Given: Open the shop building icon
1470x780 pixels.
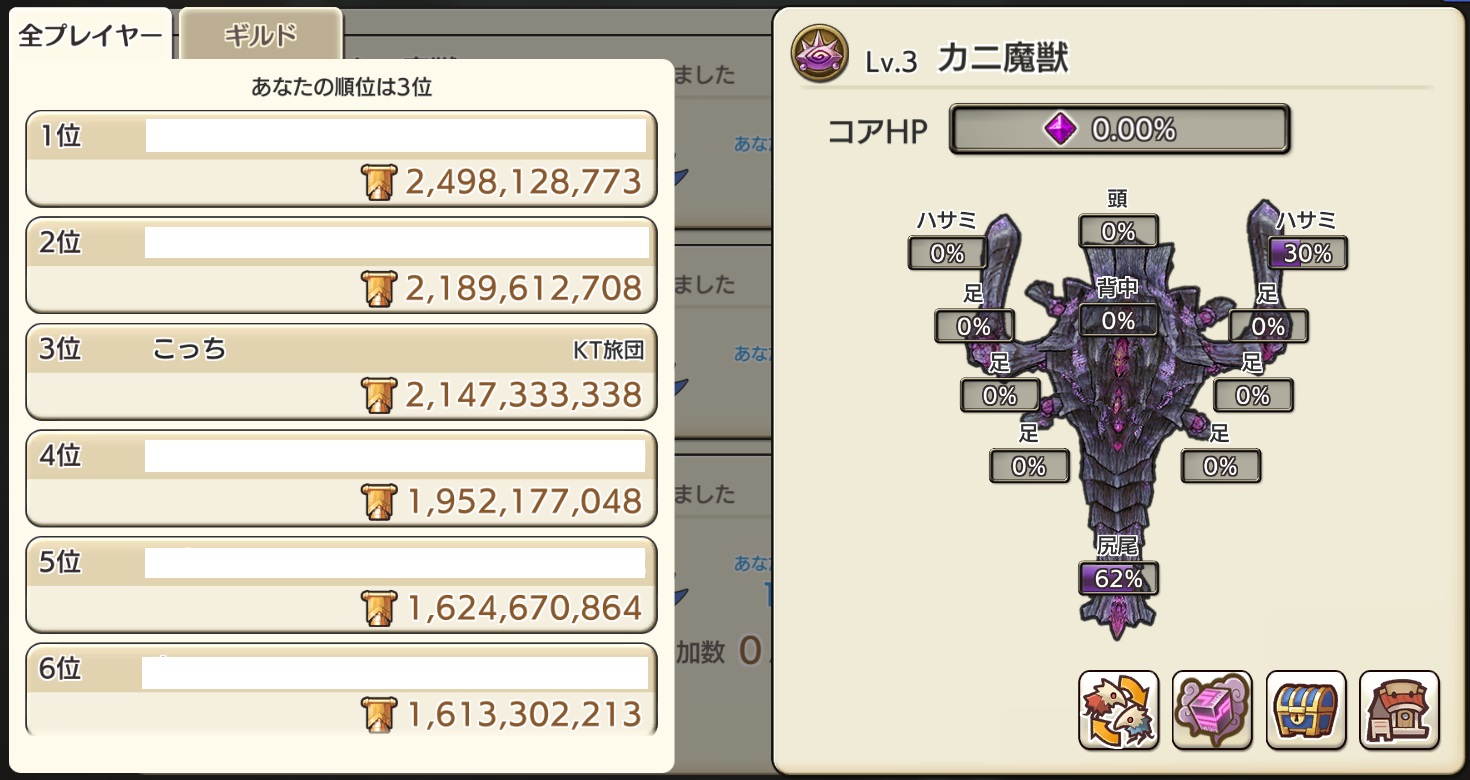Looking at the screenshot, I should (x=1399, y=711).
